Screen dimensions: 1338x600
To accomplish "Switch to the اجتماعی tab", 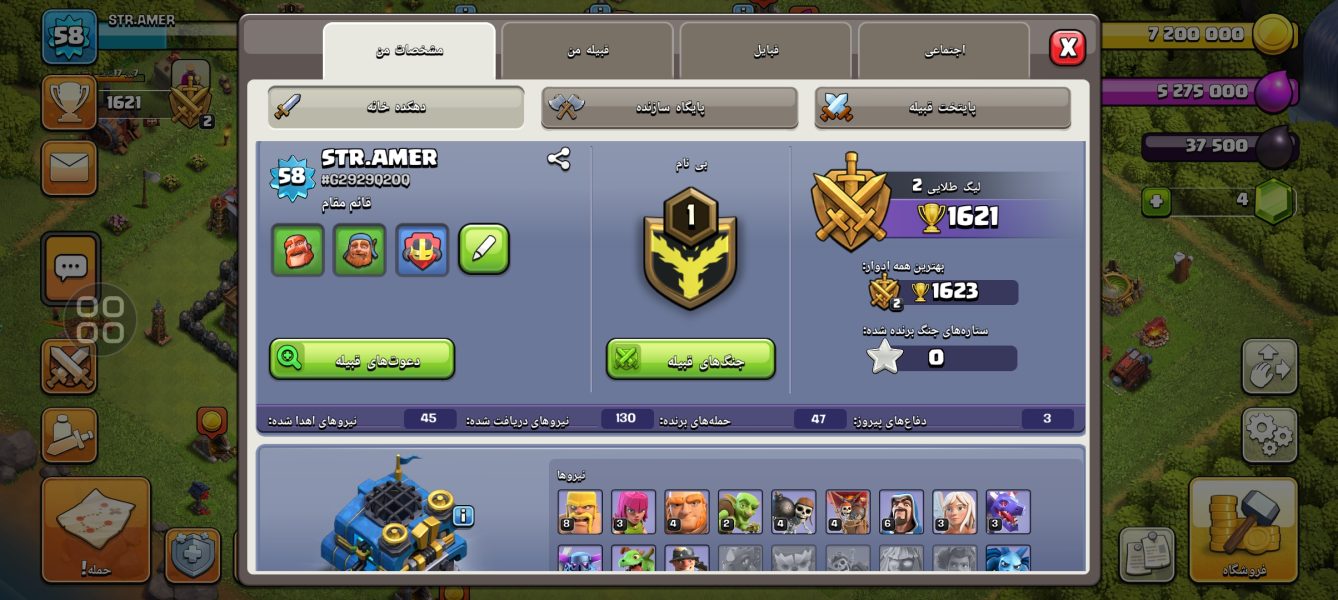I will [943, 50].
